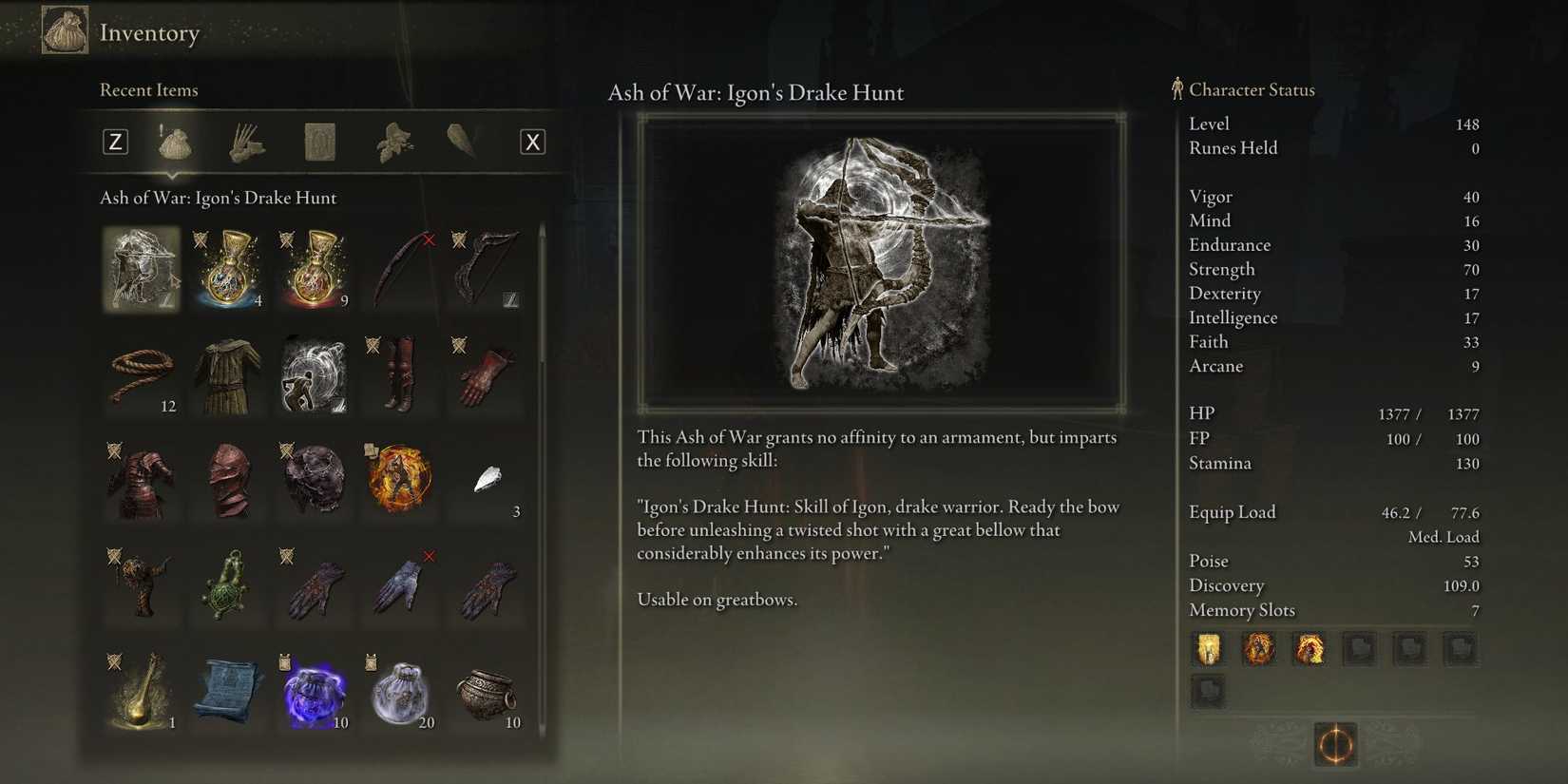Screen dimensions: 1568x784
Task: Select the turtle pendant talisman
Action: (228, 585)
